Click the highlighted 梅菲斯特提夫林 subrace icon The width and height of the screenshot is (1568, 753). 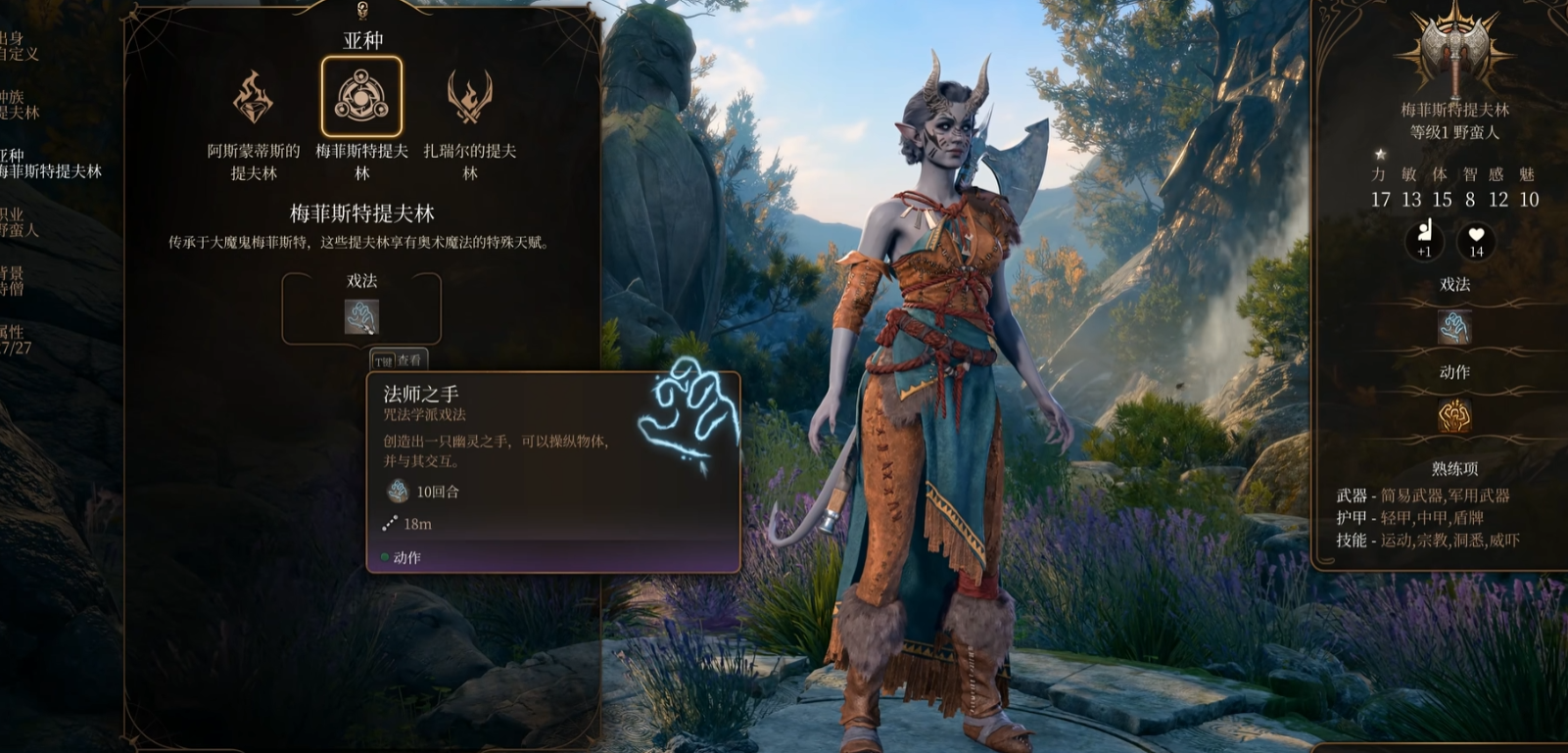pyautogui.click(x=362, y=98)
